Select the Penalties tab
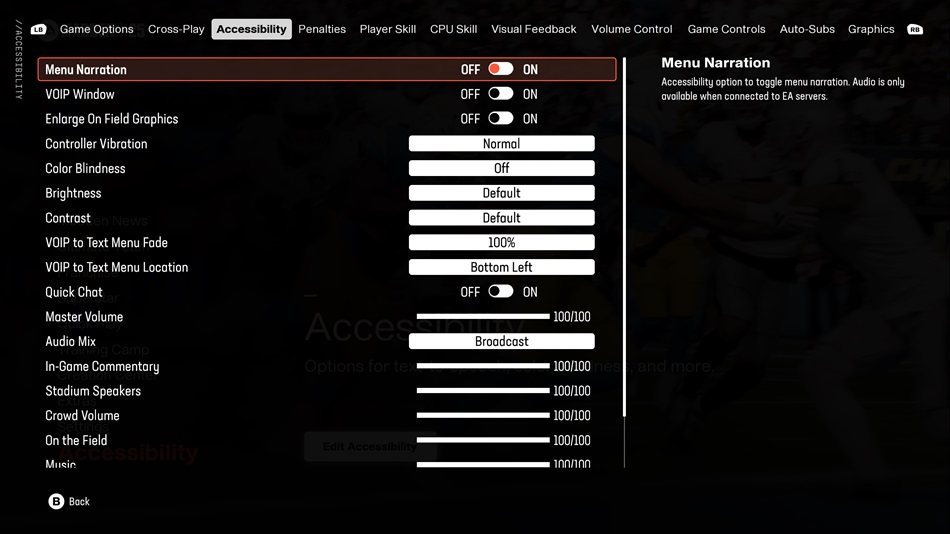950x534 pixels. click(x=322, y=29)
